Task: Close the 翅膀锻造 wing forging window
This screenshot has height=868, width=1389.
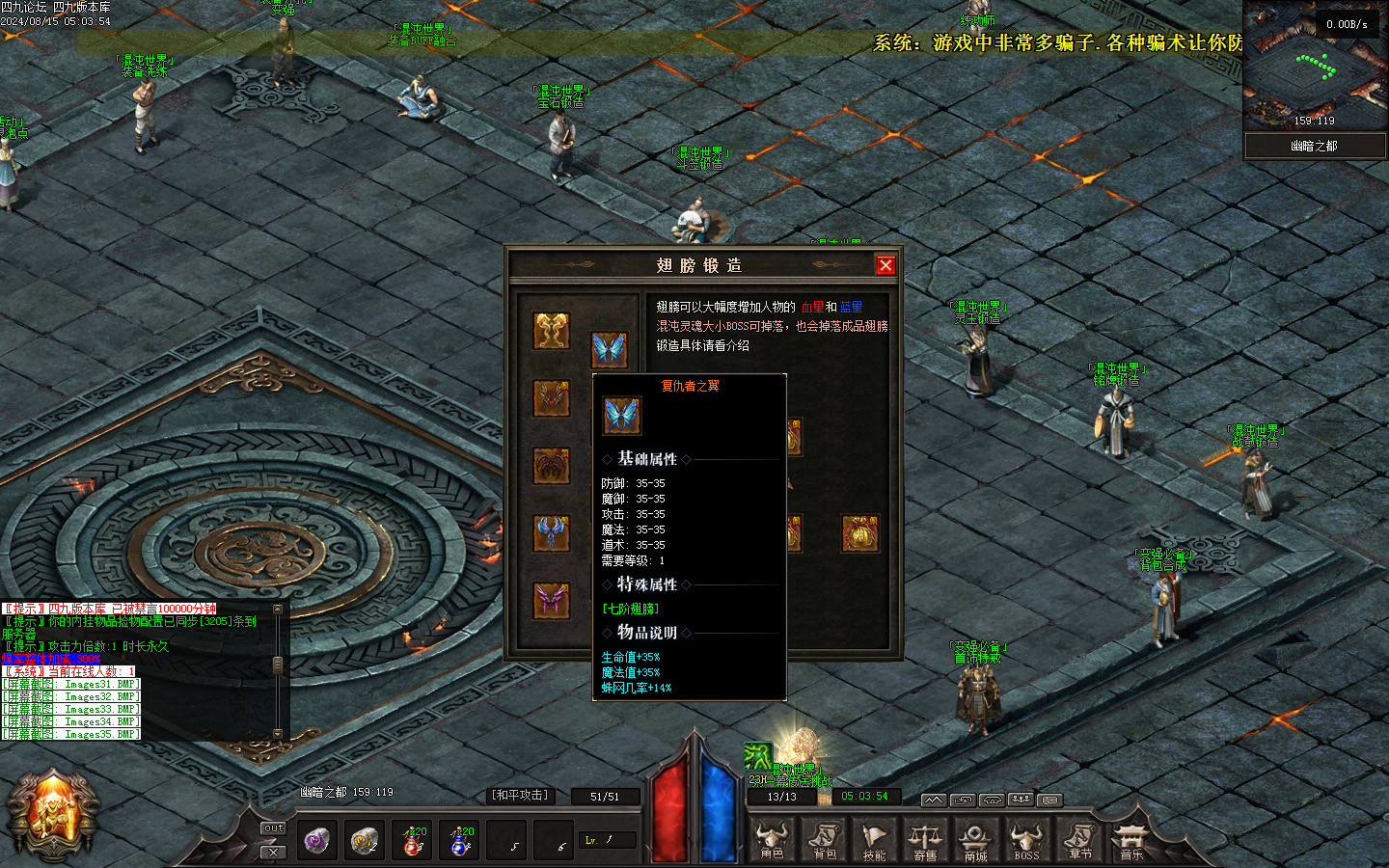Action: click(885, 265)
